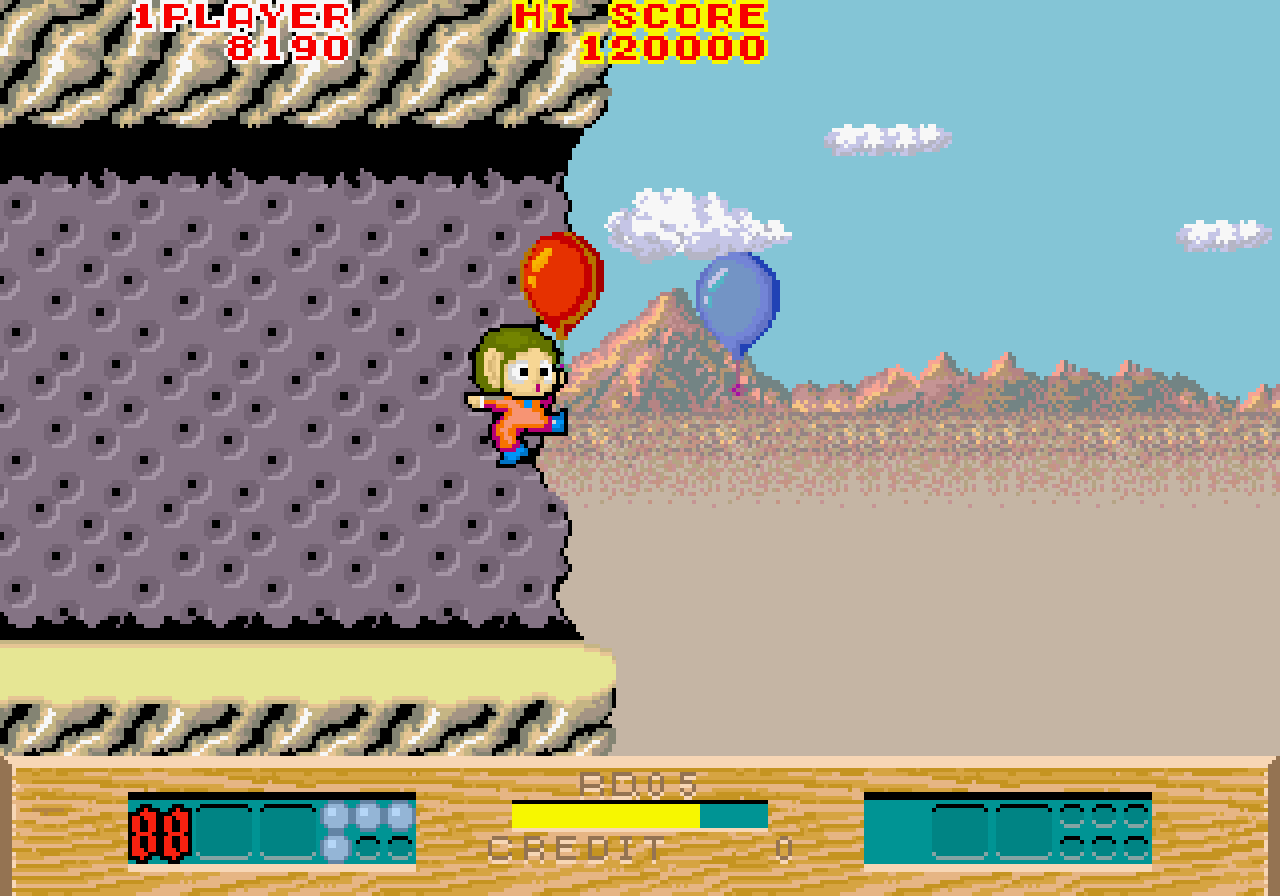The image size is (1280, 896).
Task: Toggle the leftmost small circle in the right HUD grid
Action: [1070, 815]
